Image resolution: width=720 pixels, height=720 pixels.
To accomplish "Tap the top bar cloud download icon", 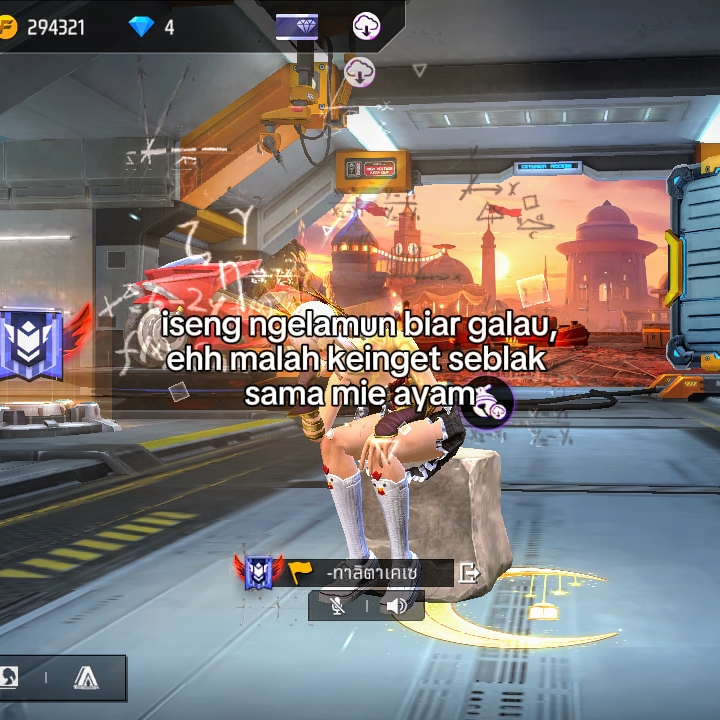I will coord(367,27).
